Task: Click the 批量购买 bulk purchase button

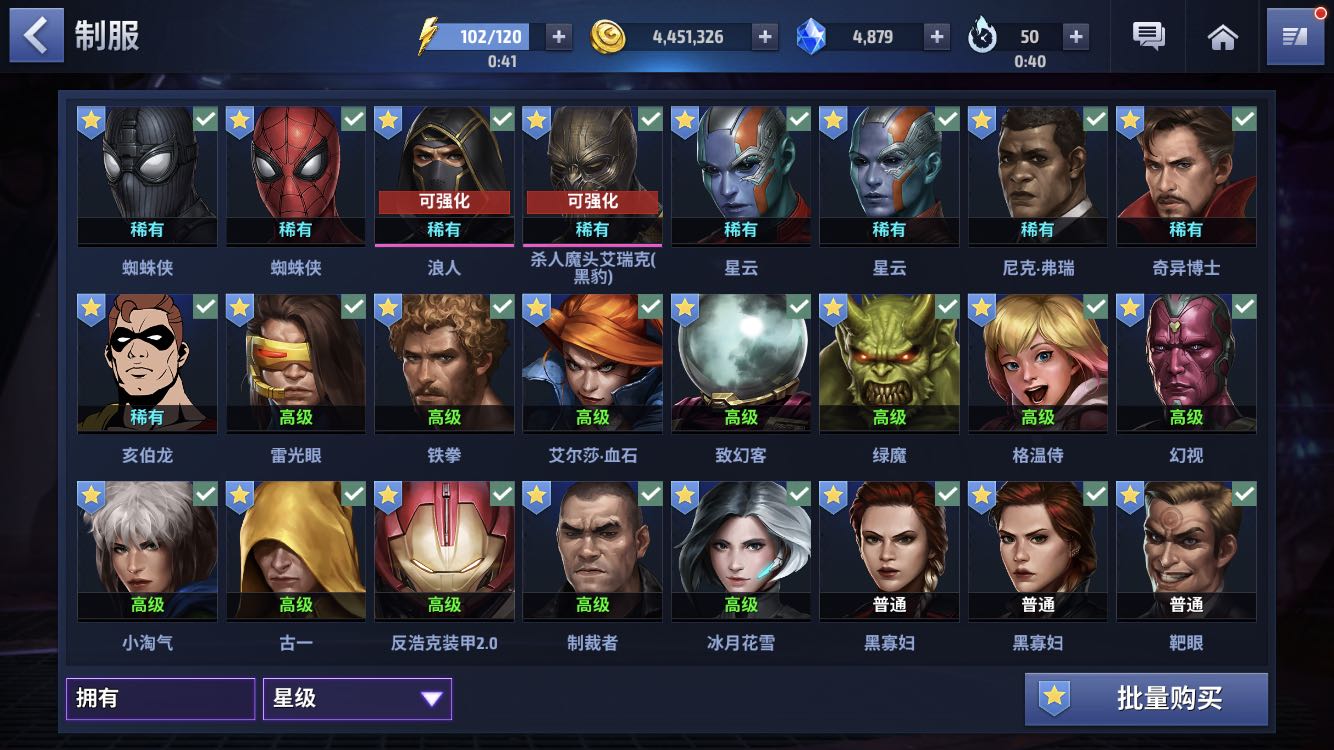Action: click(x=1146, y=698)
